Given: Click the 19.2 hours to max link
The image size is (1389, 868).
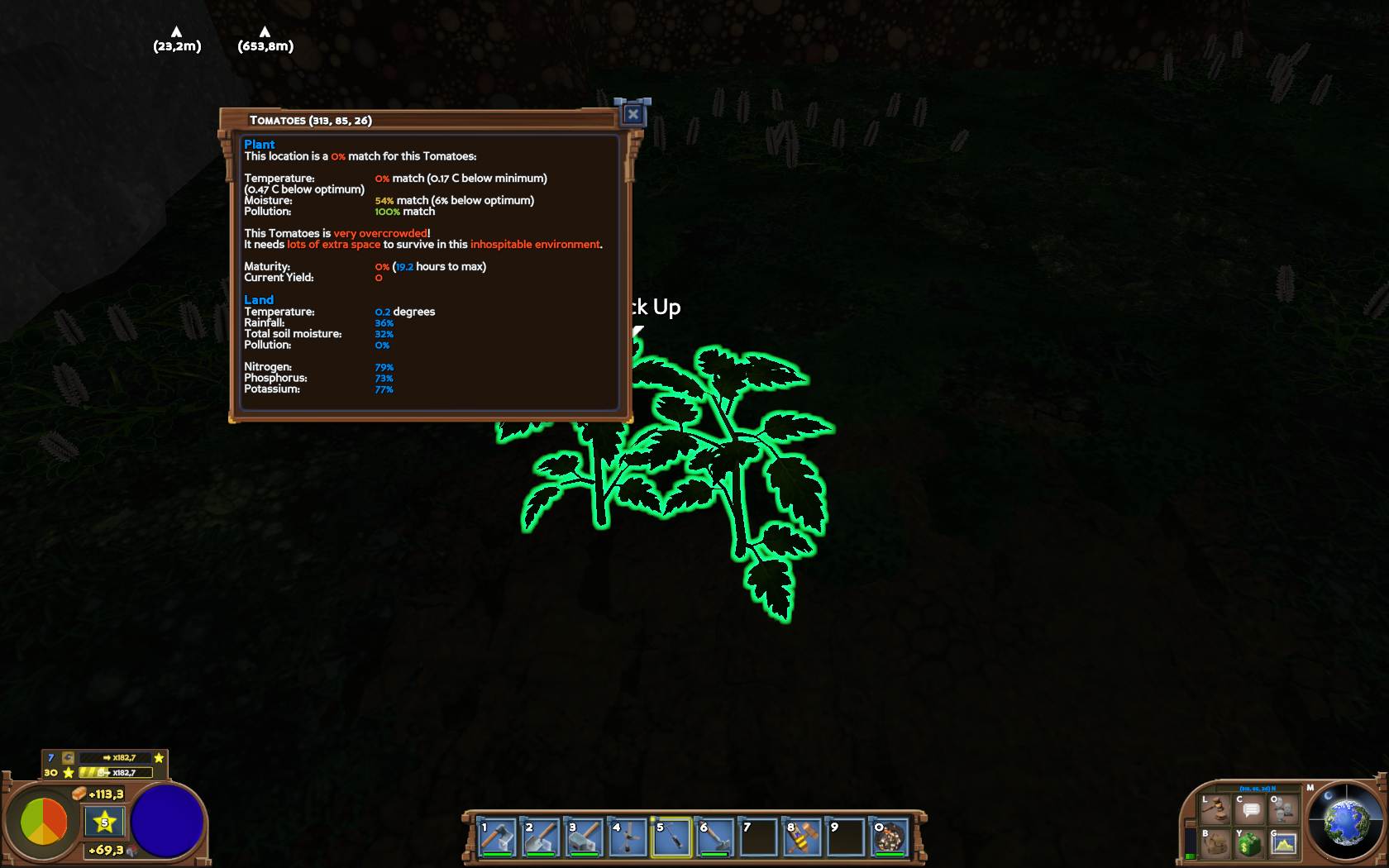Looking at the screenshot, I should pos(404,266).
